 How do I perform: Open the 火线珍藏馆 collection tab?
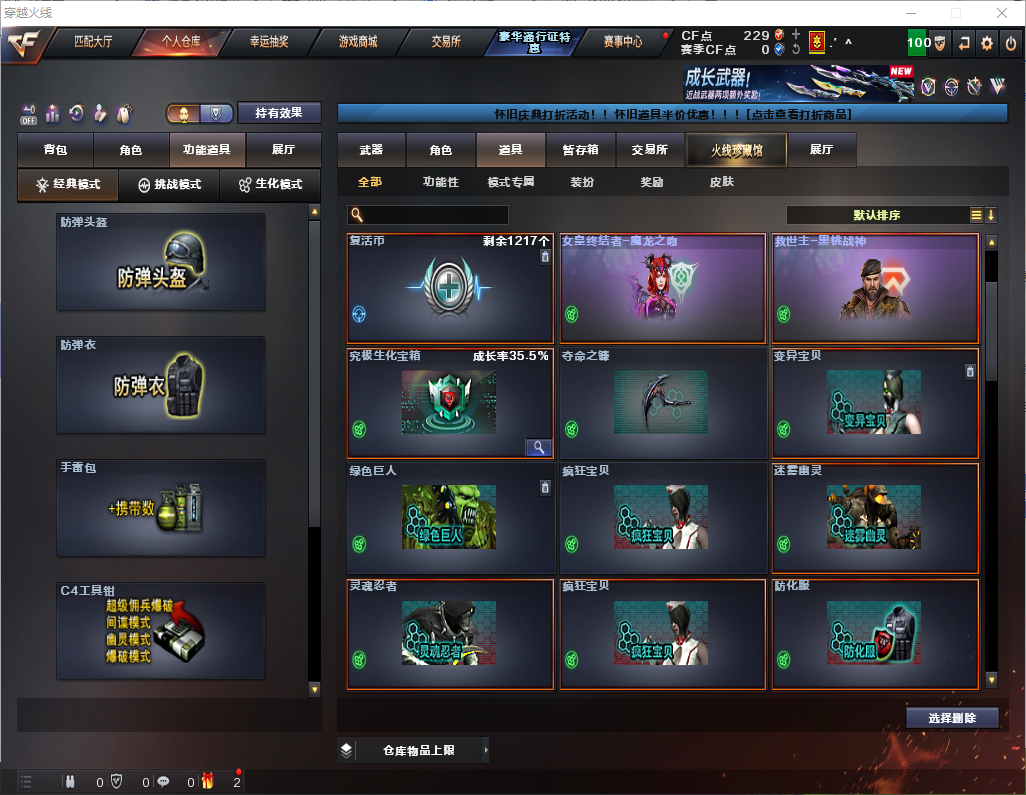tap(736, 150)
